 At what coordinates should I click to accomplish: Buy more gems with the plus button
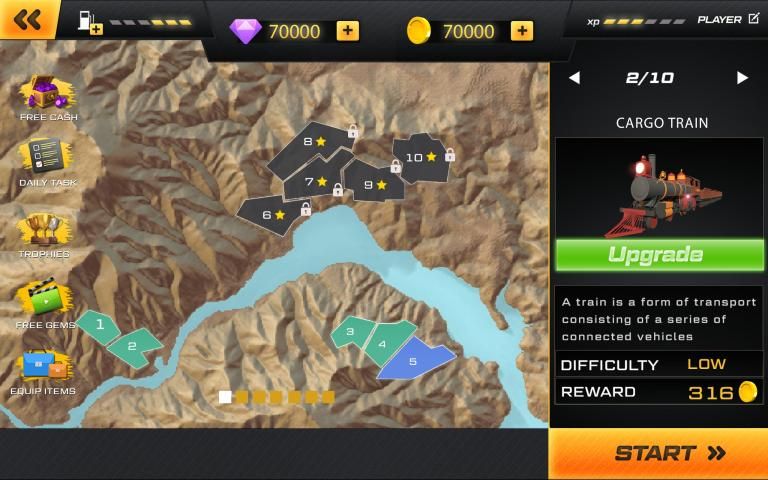(347, 31)
